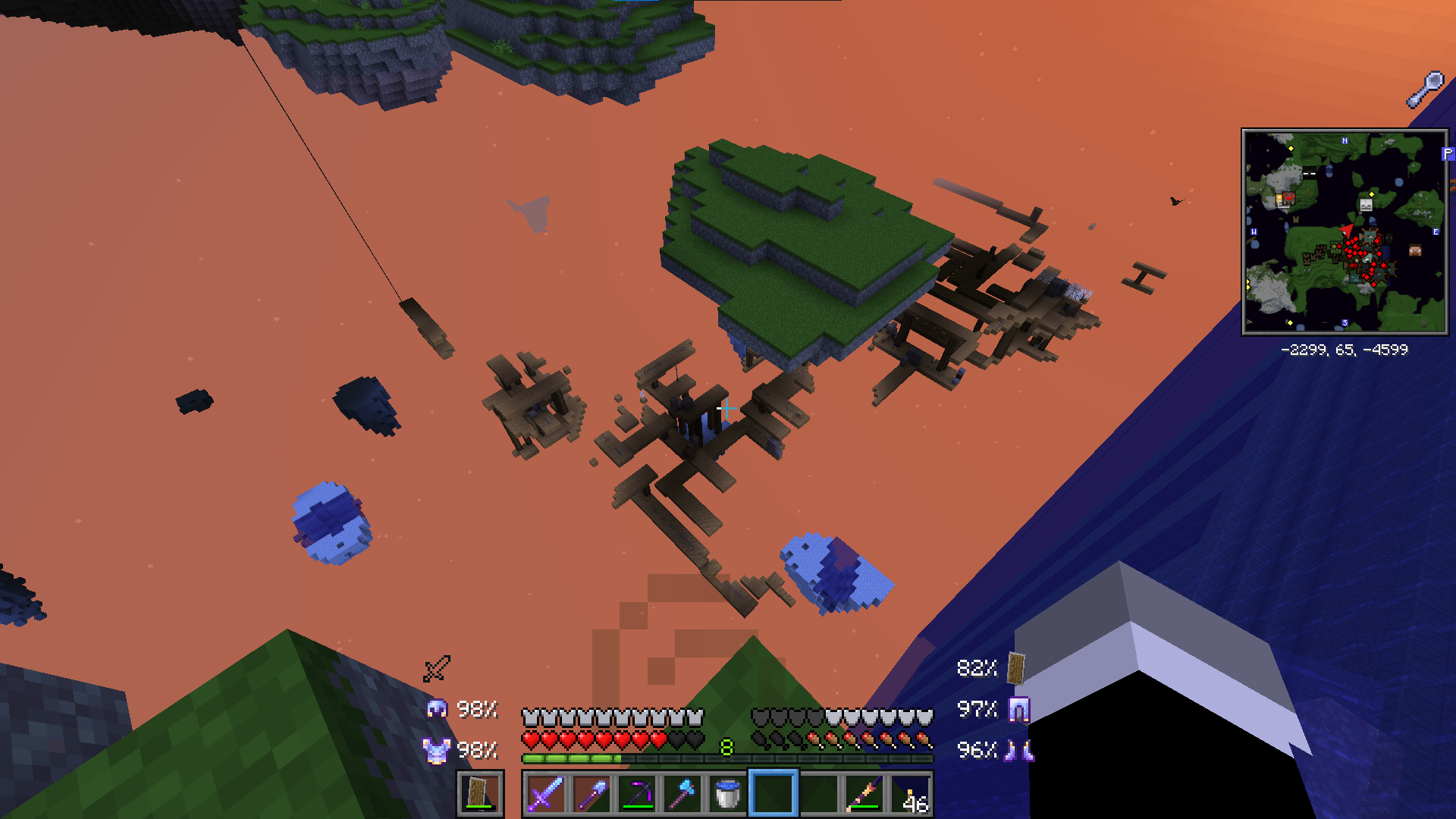Select the fishing rod in the hotbar
Image resolution: width=1456 pixels, height=819 pixels.
pyautogui.click(x=862, y=797)
